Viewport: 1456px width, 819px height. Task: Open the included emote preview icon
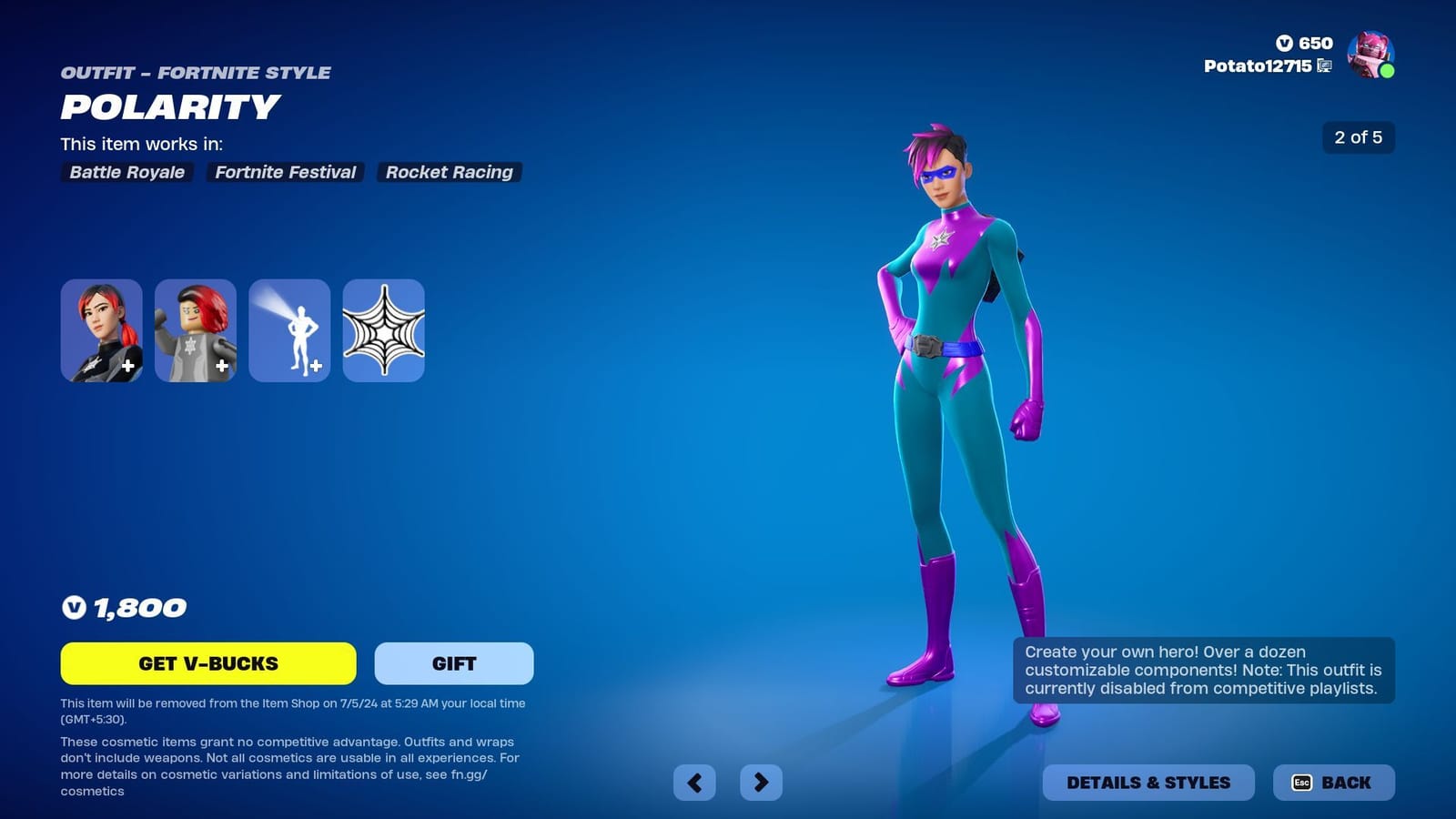(x=289, y=330)
